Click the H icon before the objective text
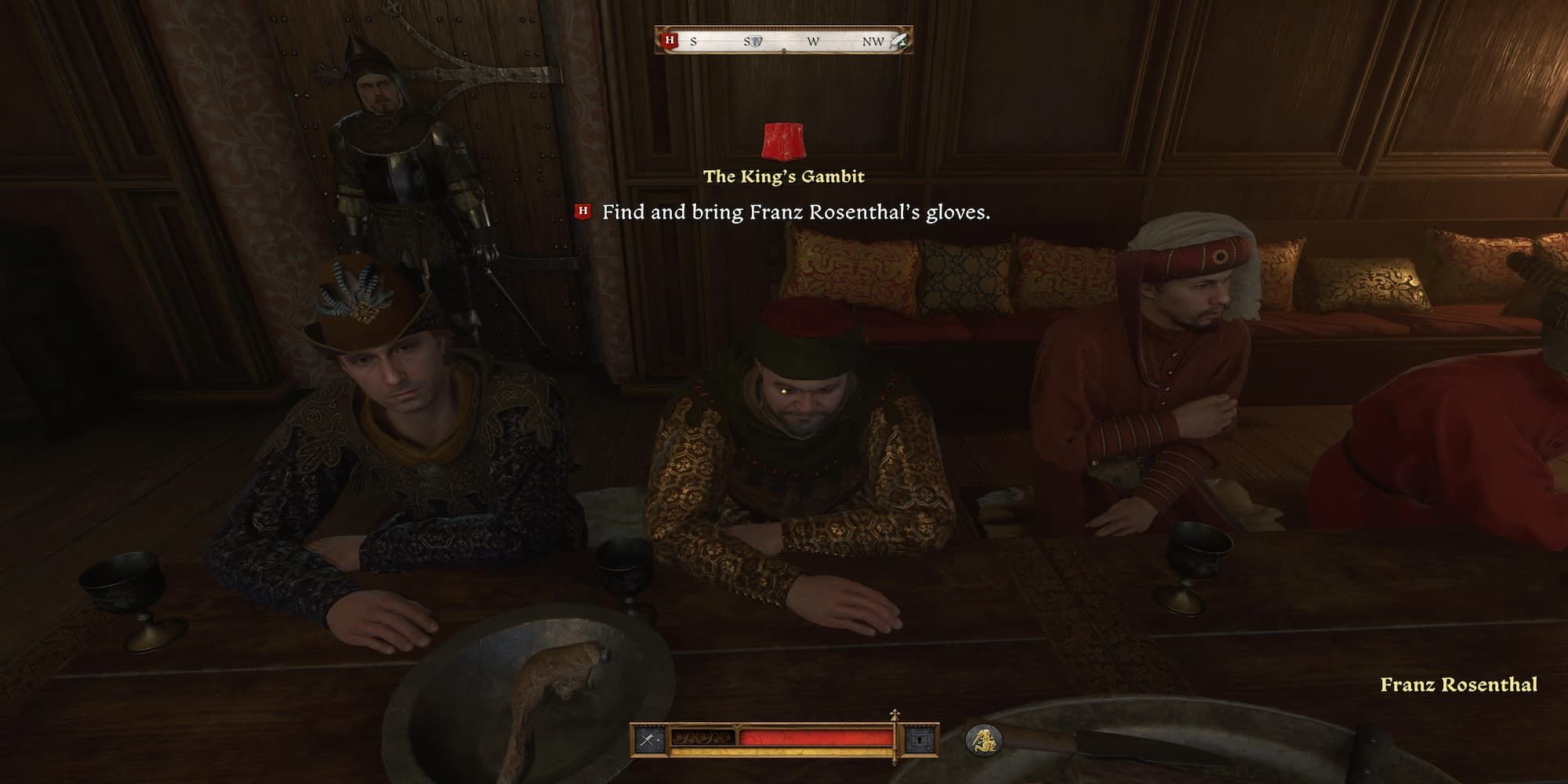1568x784 pixels. 581,210
